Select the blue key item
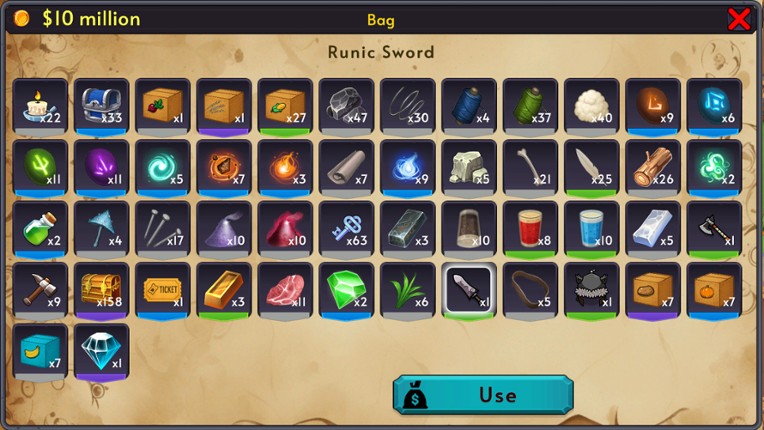This screenshot has height=430, width=764. point(346,228)
